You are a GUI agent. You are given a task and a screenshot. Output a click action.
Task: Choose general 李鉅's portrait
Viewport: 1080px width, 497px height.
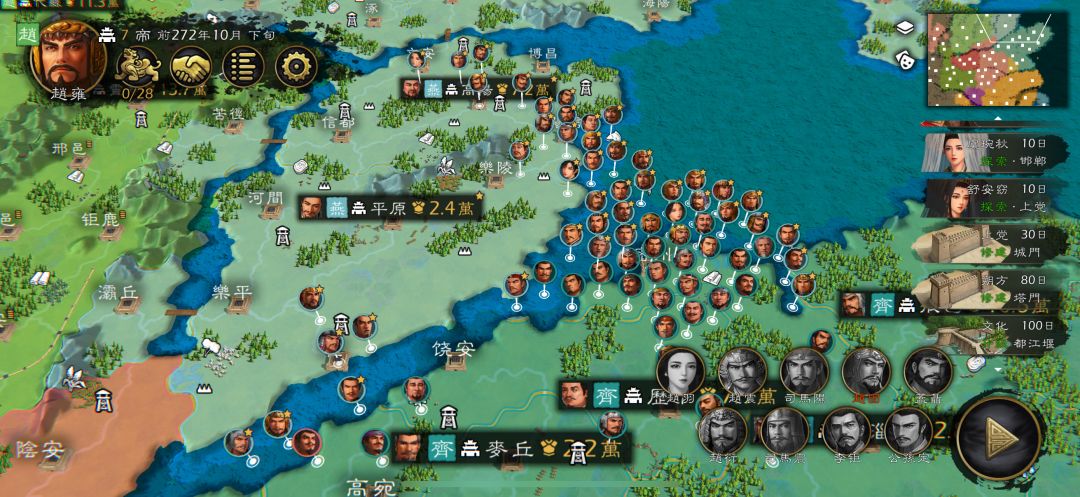coord(846,432)
